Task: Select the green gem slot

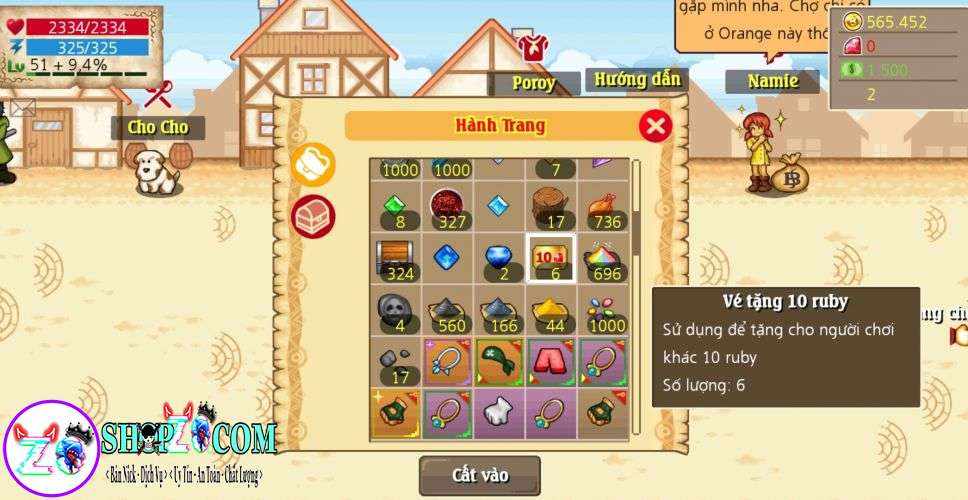Action: point(396,207)
